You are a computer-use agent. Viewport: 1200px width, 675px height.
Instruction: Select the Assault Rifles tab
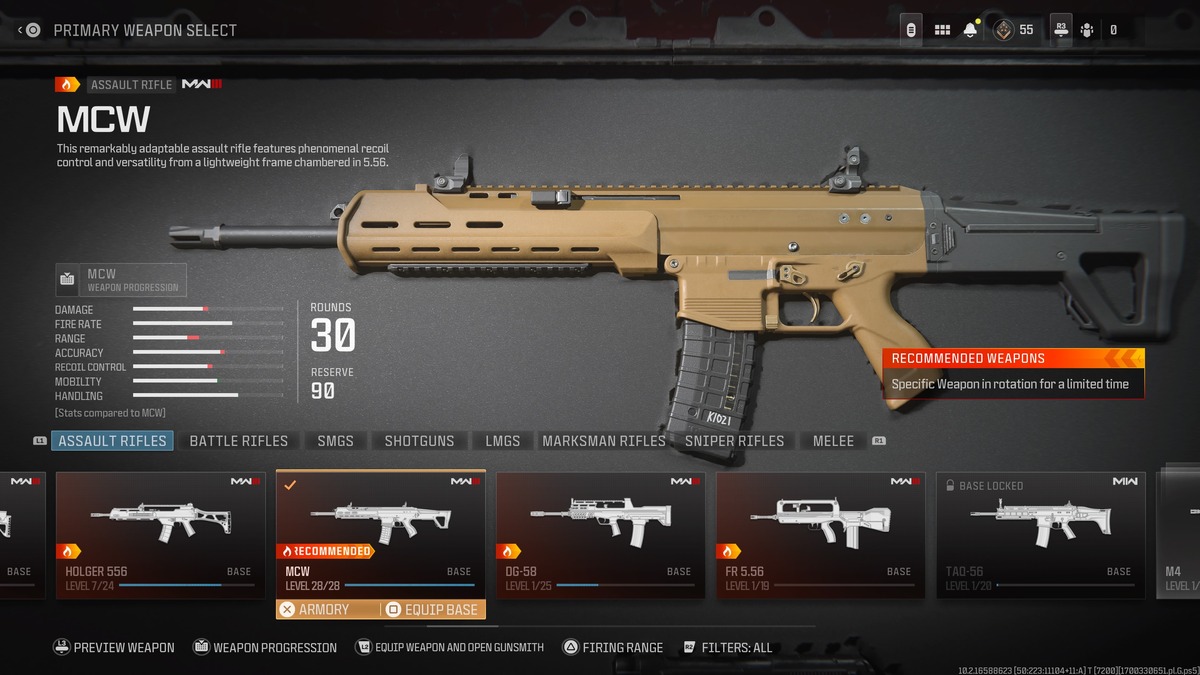pos(112,441)
